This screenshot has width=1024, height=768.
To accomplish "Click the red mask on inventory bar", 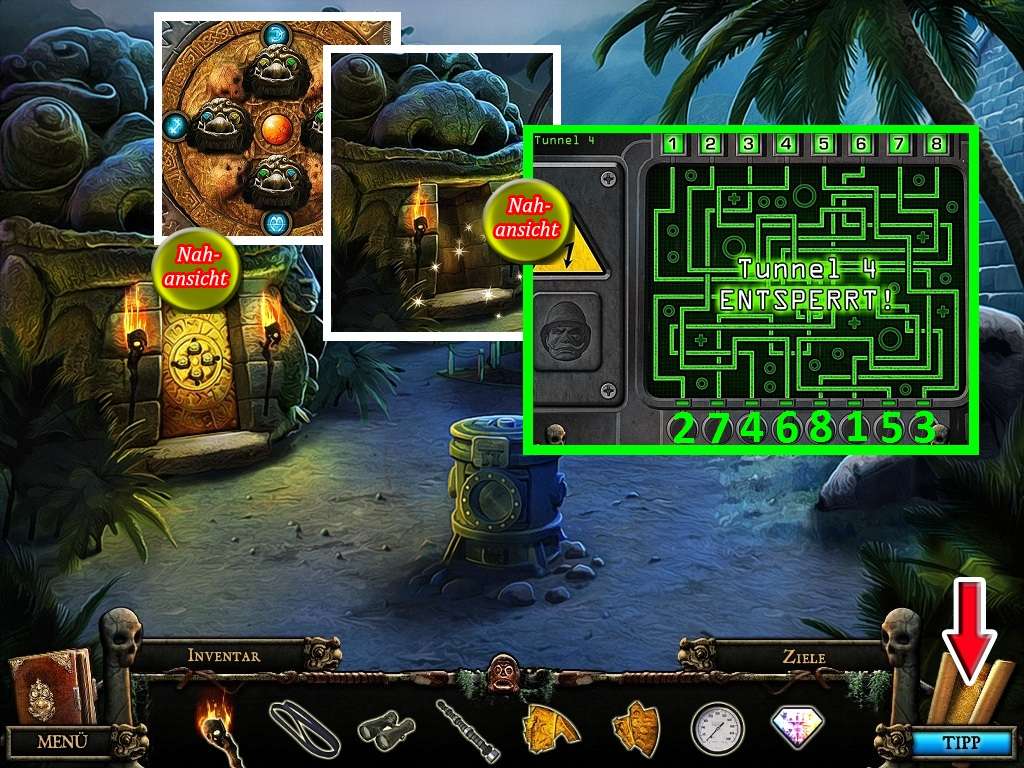I will point(500,667).
